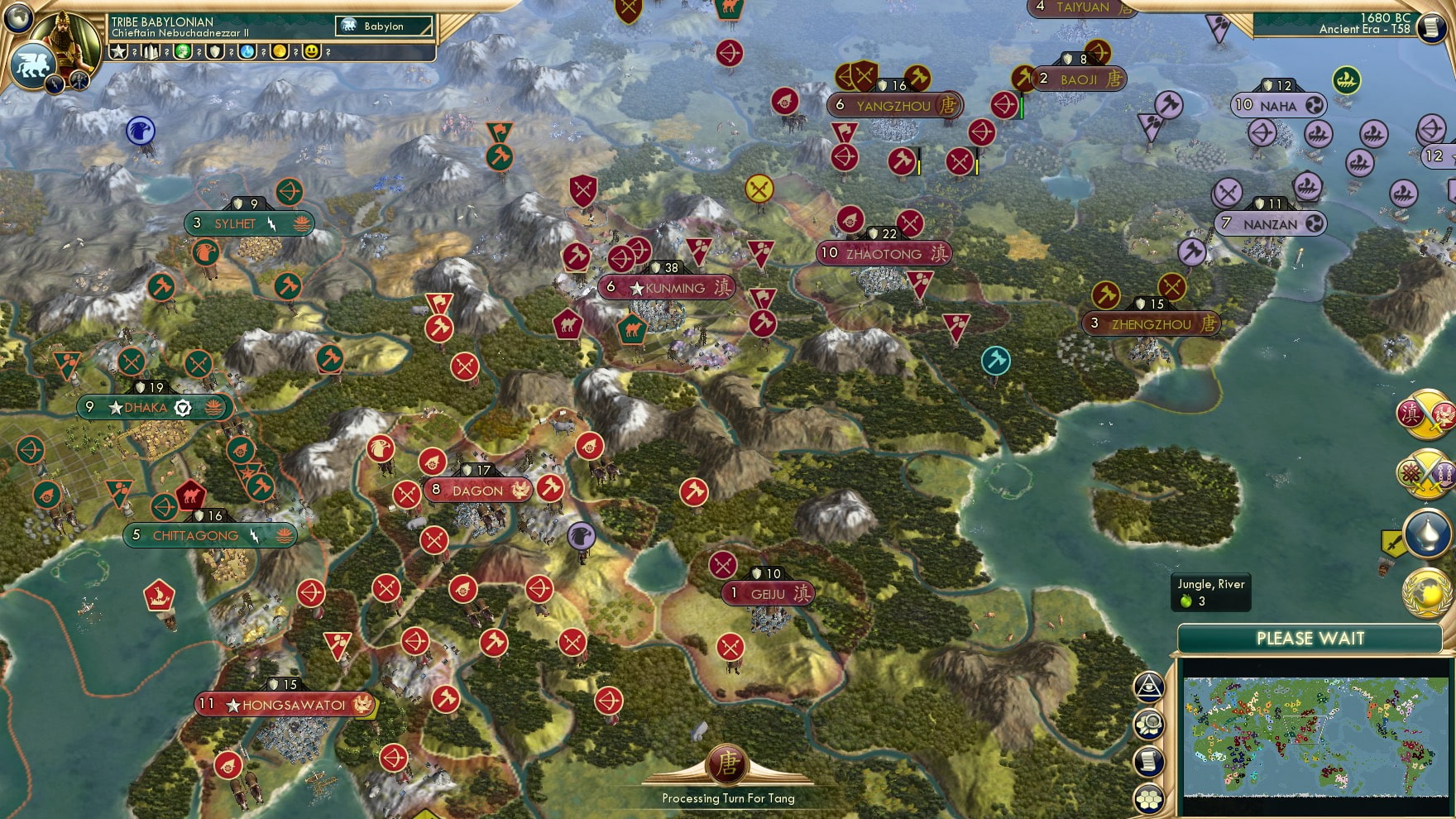Click the shield production icon in the stats bar
Screen dimensions: 1456x819
[214, 52]
